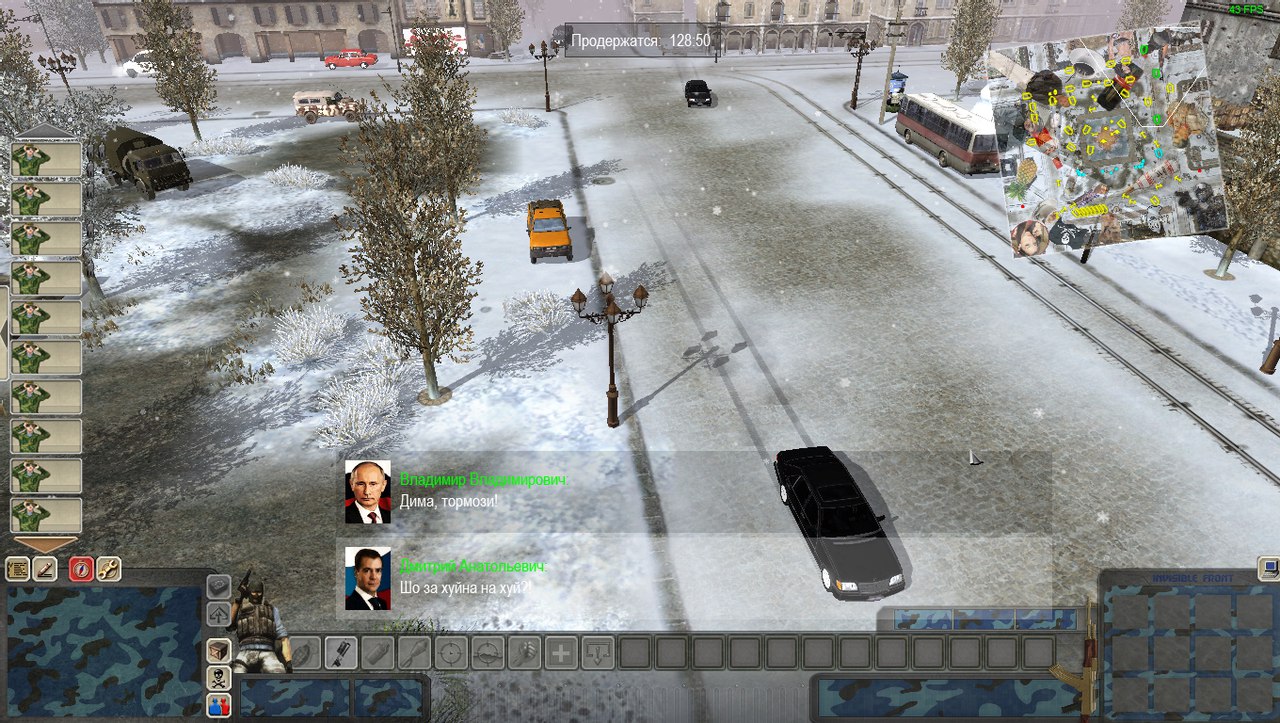Select the red compass icon
This screenshot has height=723, width=1280.
(x=81, y=569)
